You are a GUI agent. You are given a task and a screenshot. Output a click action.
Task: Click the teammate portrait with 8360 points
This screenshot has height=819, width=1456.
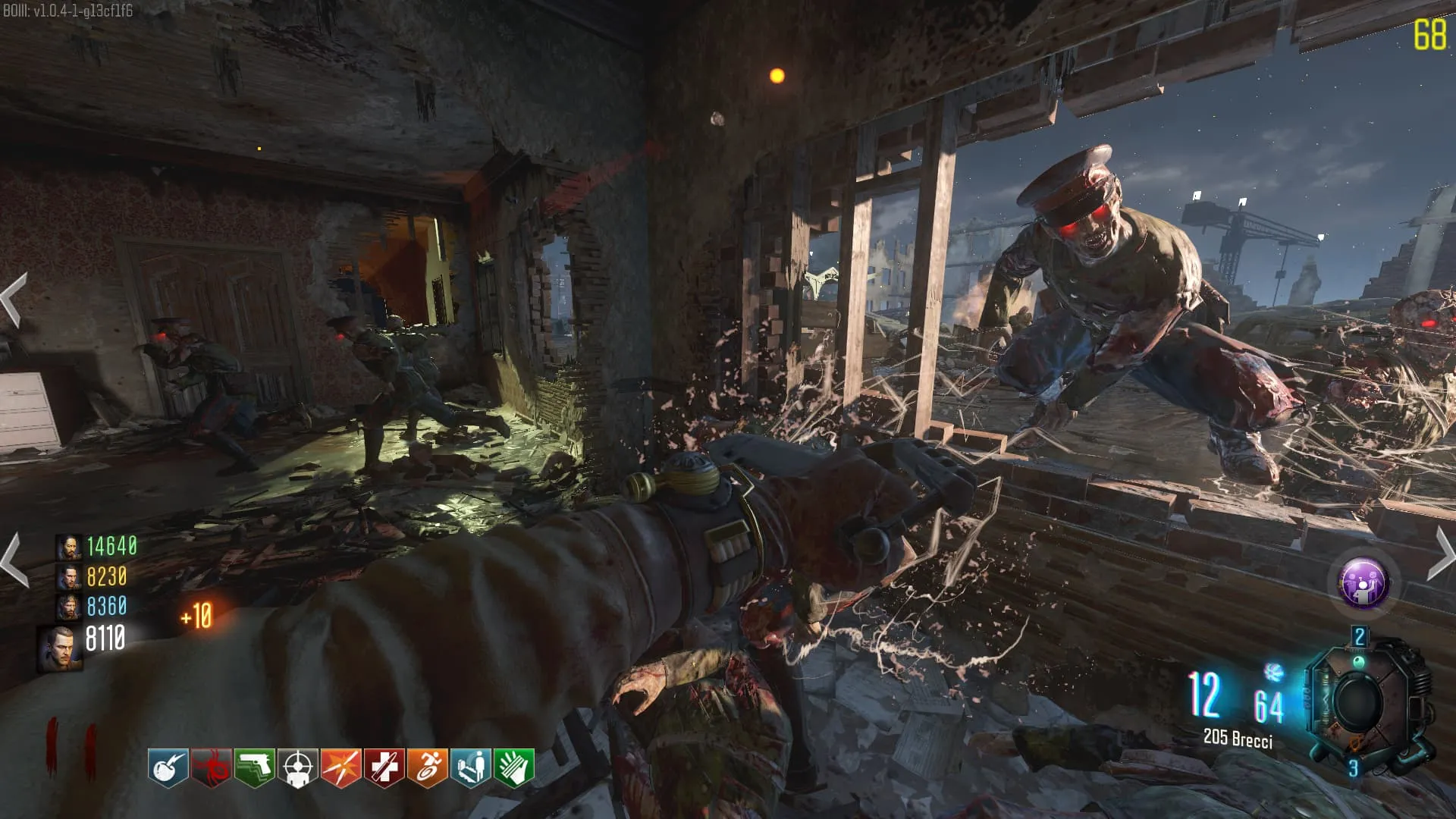pos(68,607)
